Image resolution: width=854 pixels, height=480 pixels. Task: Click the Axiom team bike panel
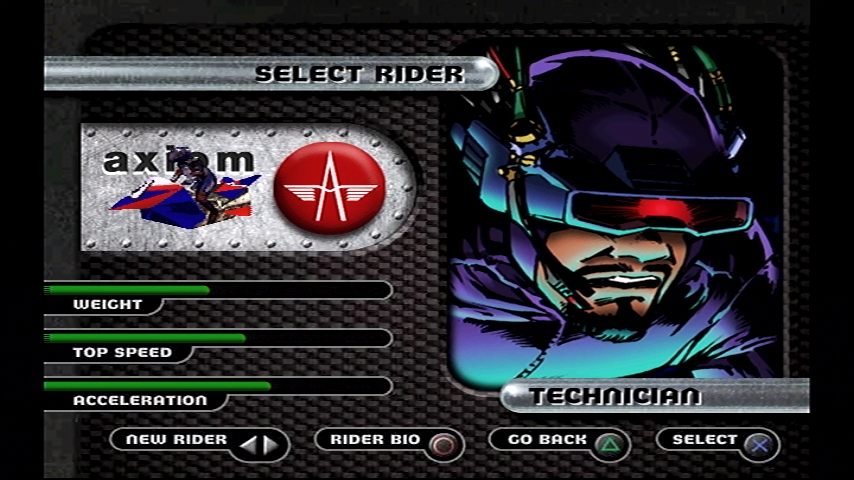(x=246, y=188)
